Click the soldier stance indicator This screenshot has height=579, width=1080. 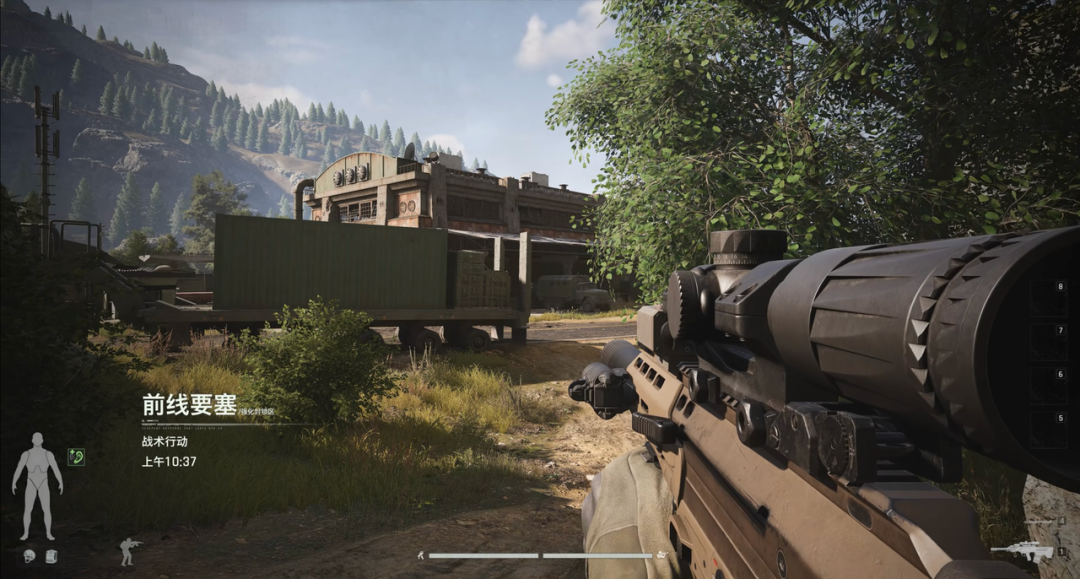[130, 551]
